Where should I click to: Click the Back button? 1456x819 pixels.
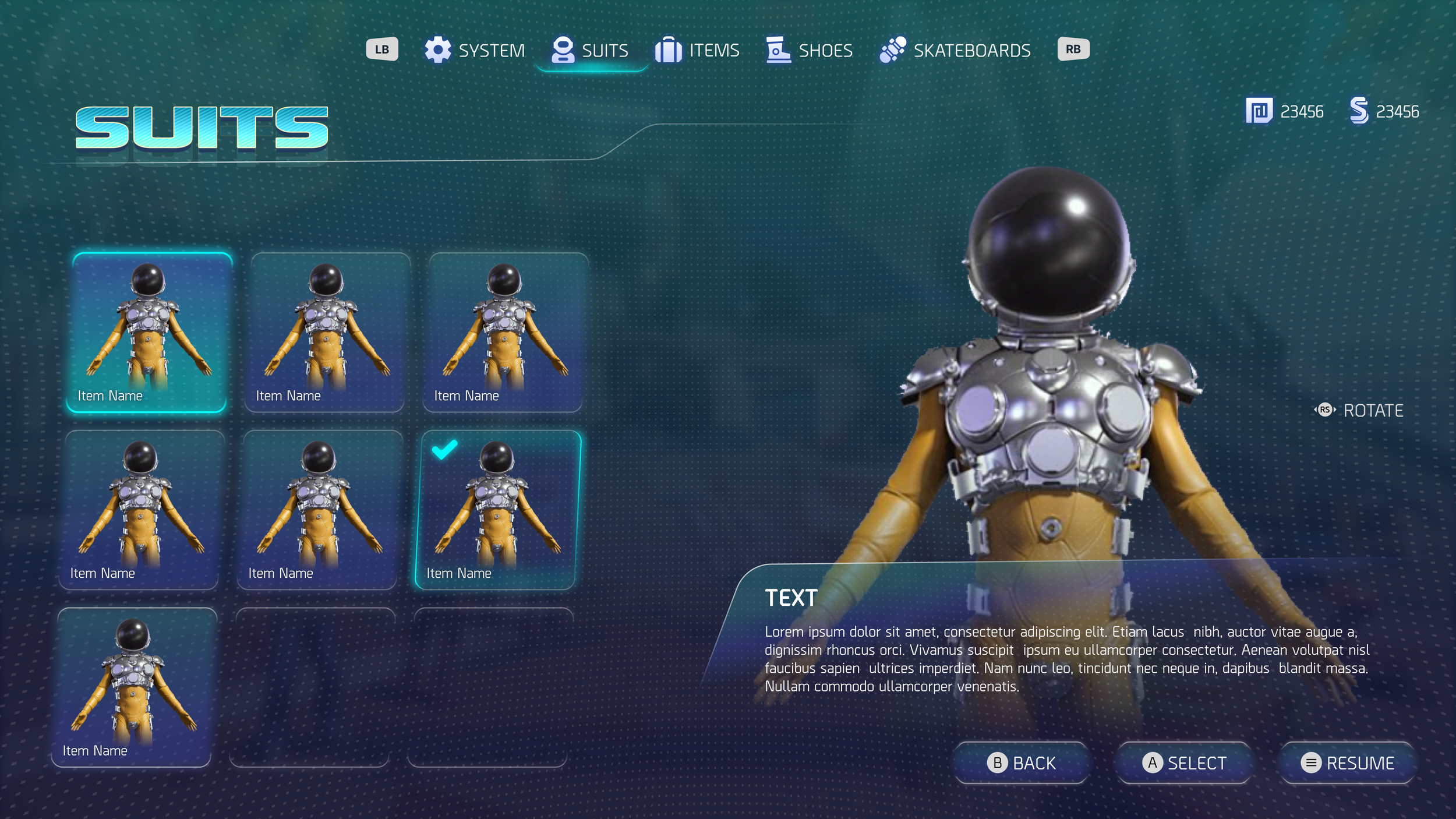point(1022,762)
